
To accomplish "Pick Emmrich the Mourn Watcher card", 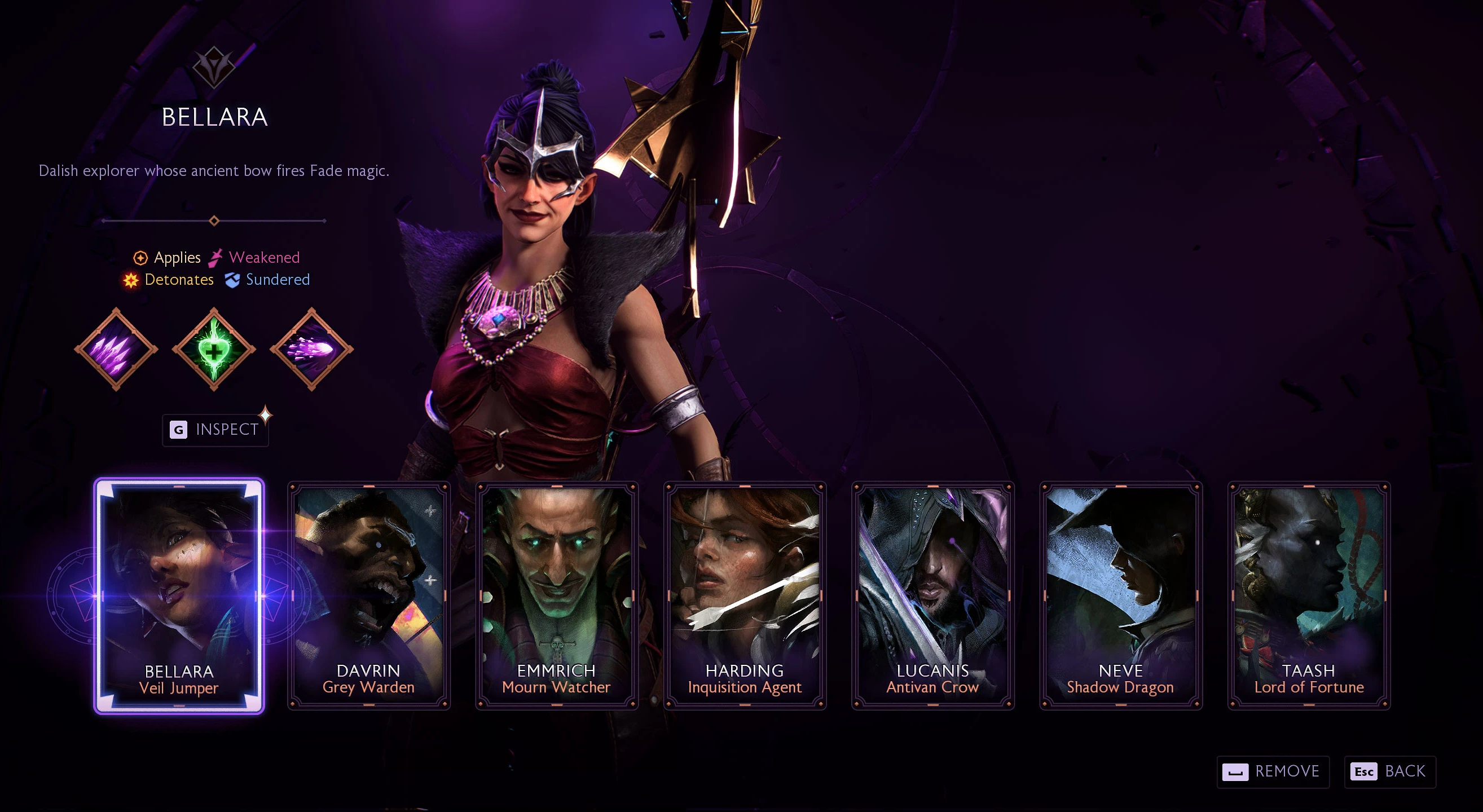I will click(x=557, y=595).
